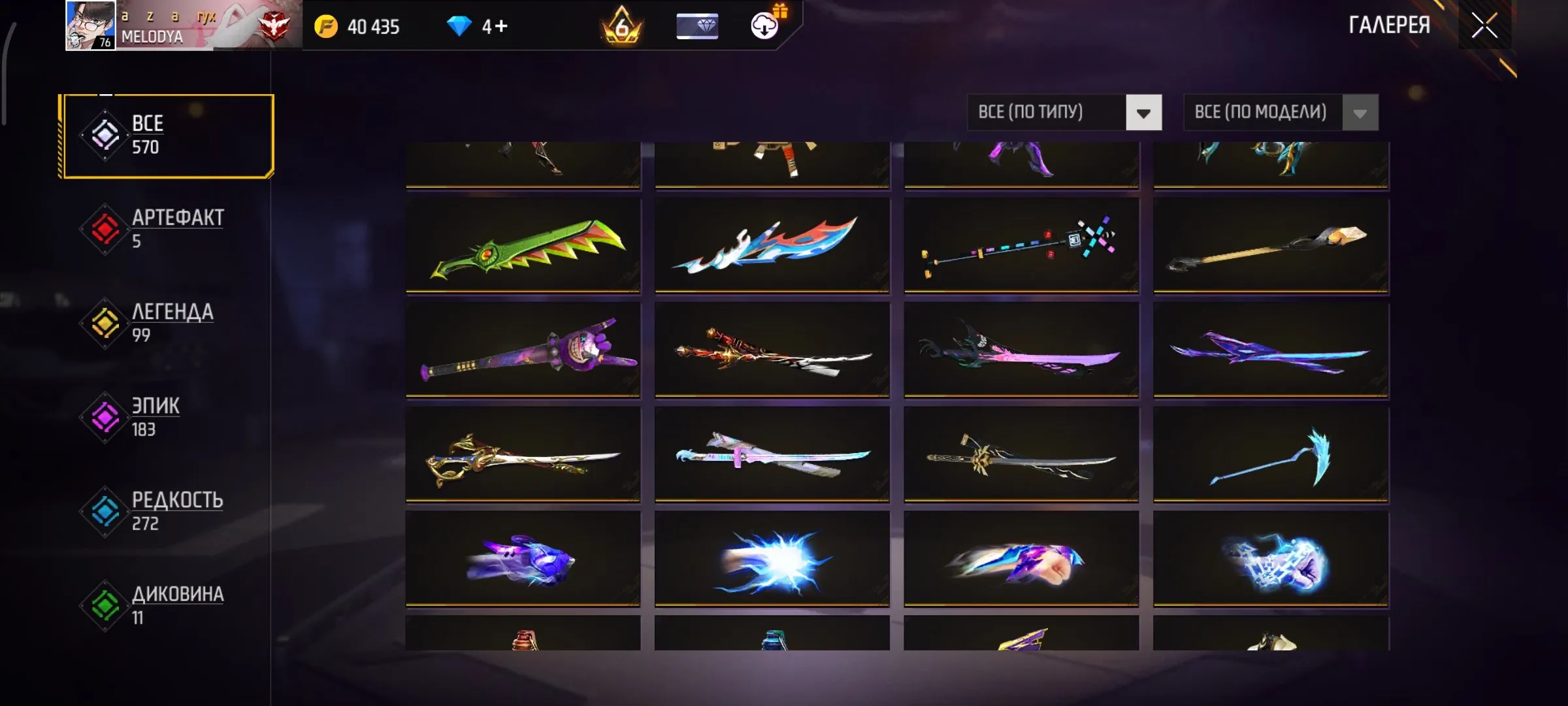Open the ВСЕ (ПО МОДЕЛИ) dropdown
1568x706 pixels.
(x=1261, y=112)
